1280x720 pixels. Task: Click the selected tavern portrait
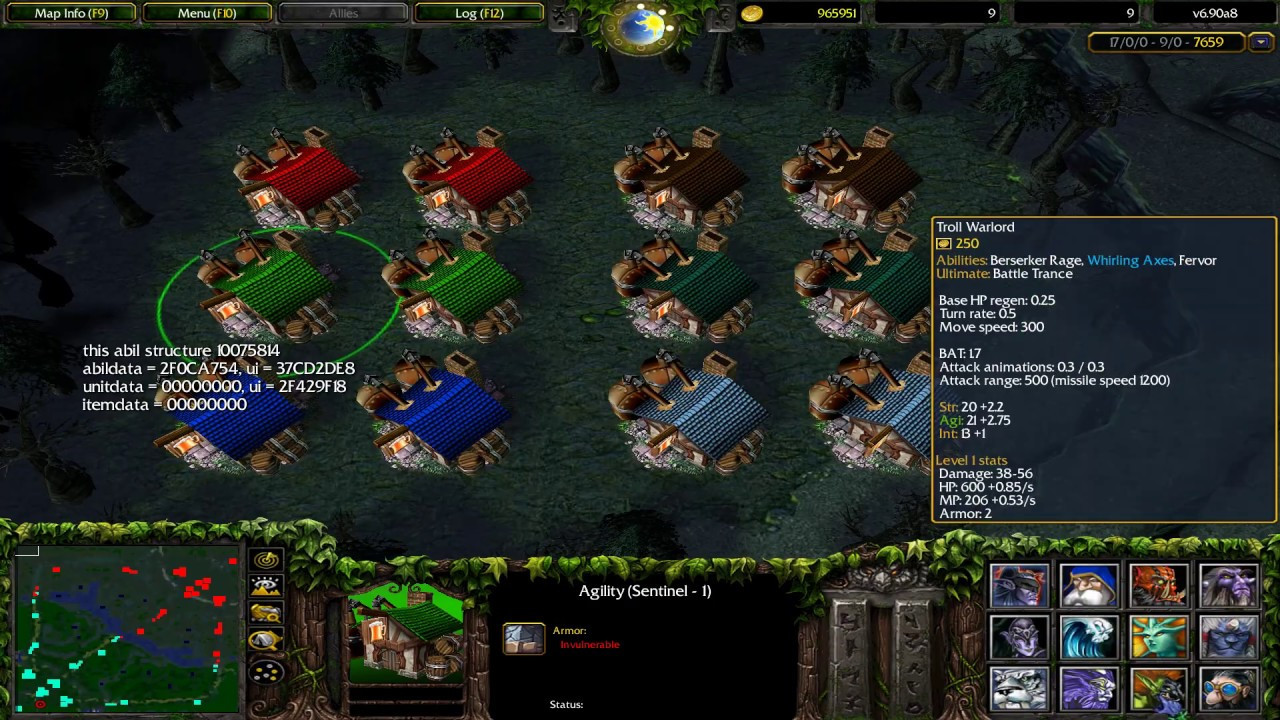tap(407, 634)
